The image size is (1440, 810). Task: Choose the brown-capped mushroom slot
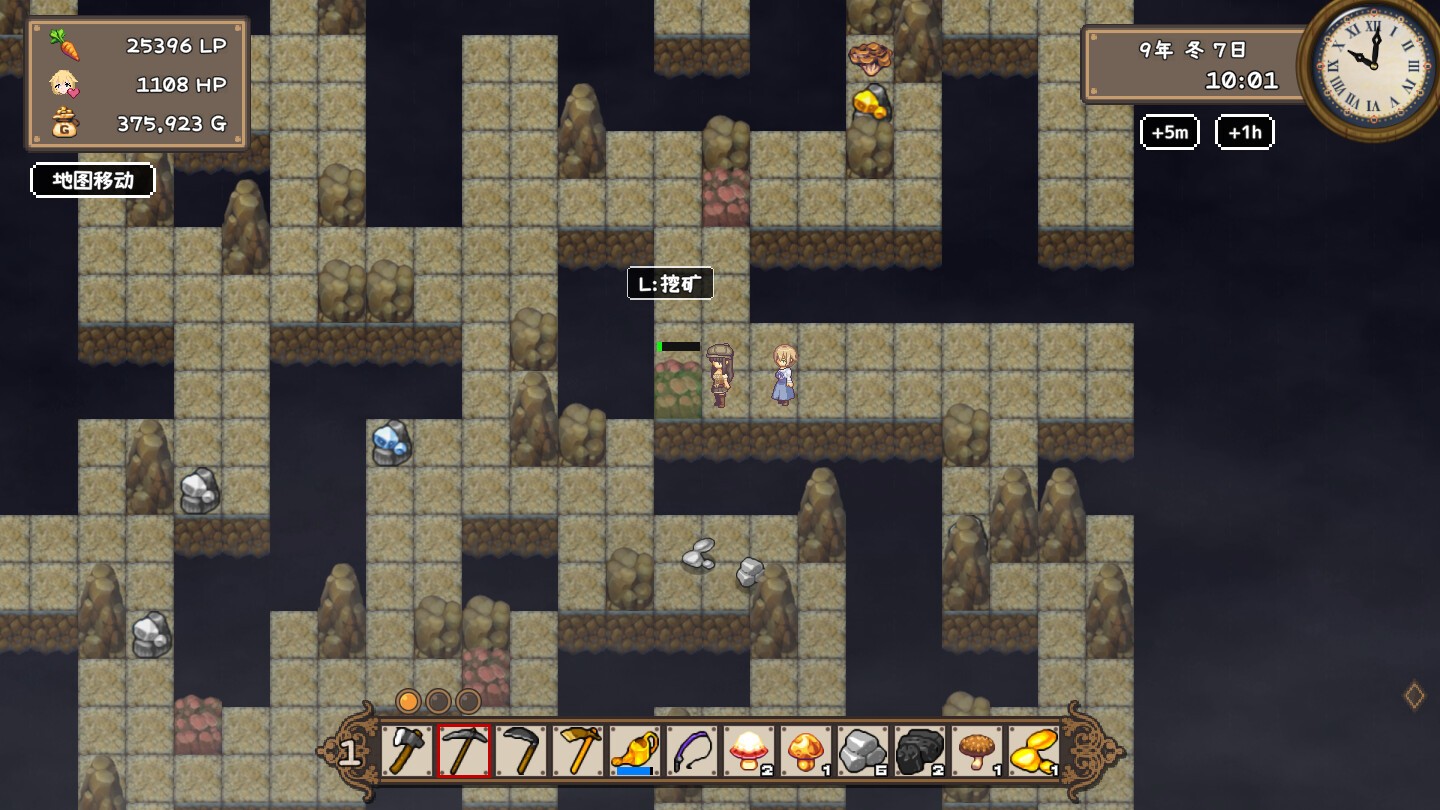(x=977, y=751)
